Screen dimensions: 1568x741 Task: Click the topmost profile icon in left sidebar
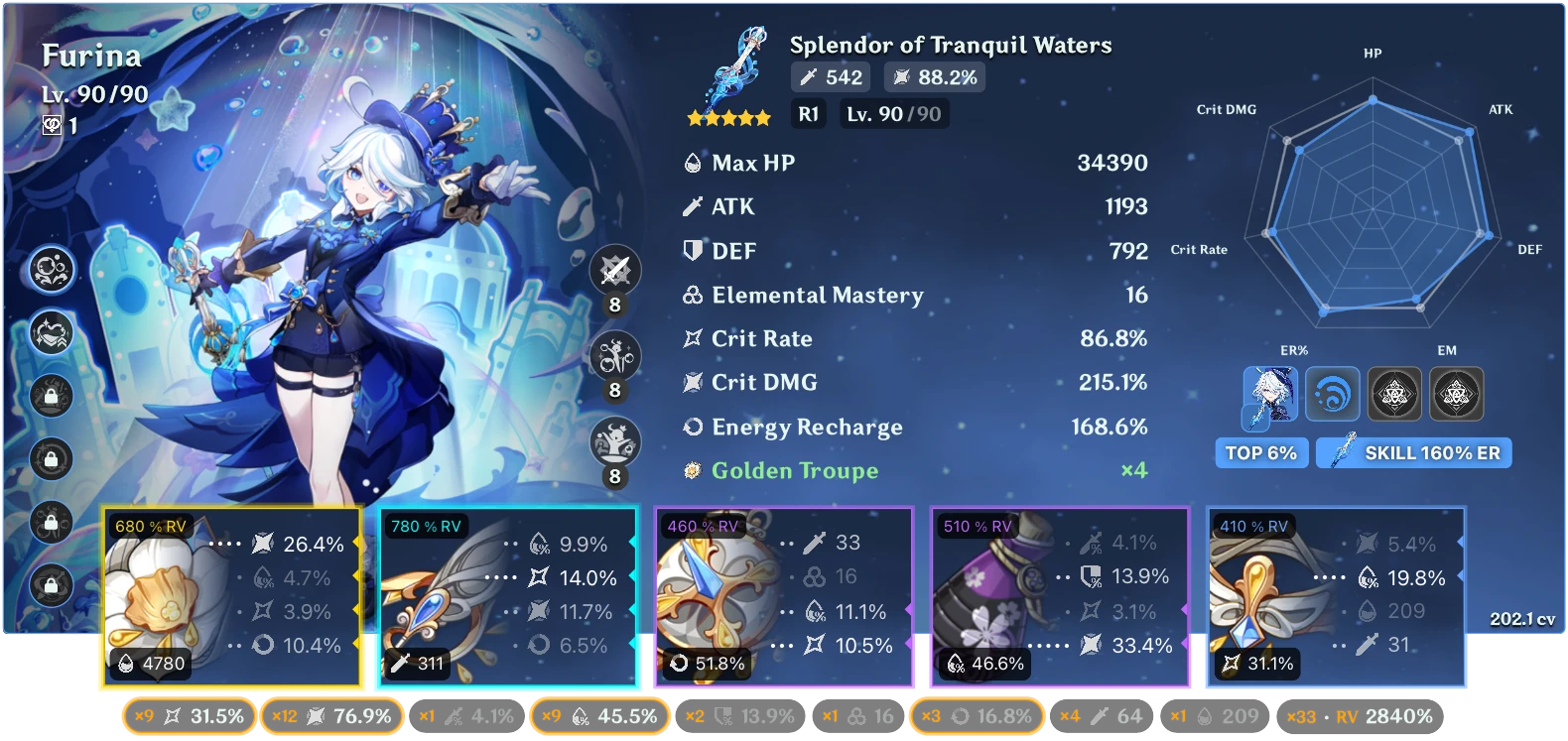[52, 269]
